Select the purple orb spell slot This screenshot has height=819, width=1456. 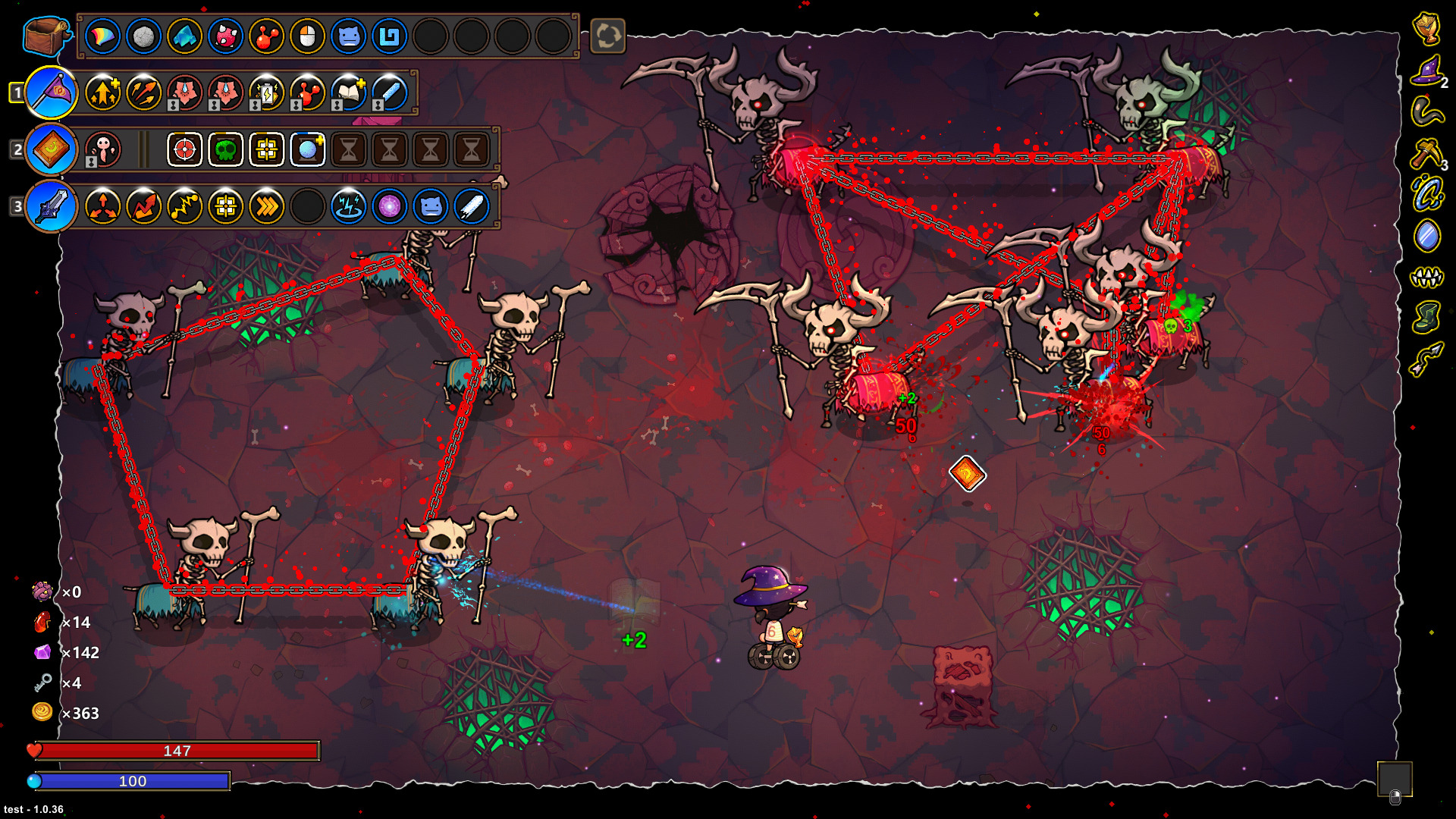389,206
